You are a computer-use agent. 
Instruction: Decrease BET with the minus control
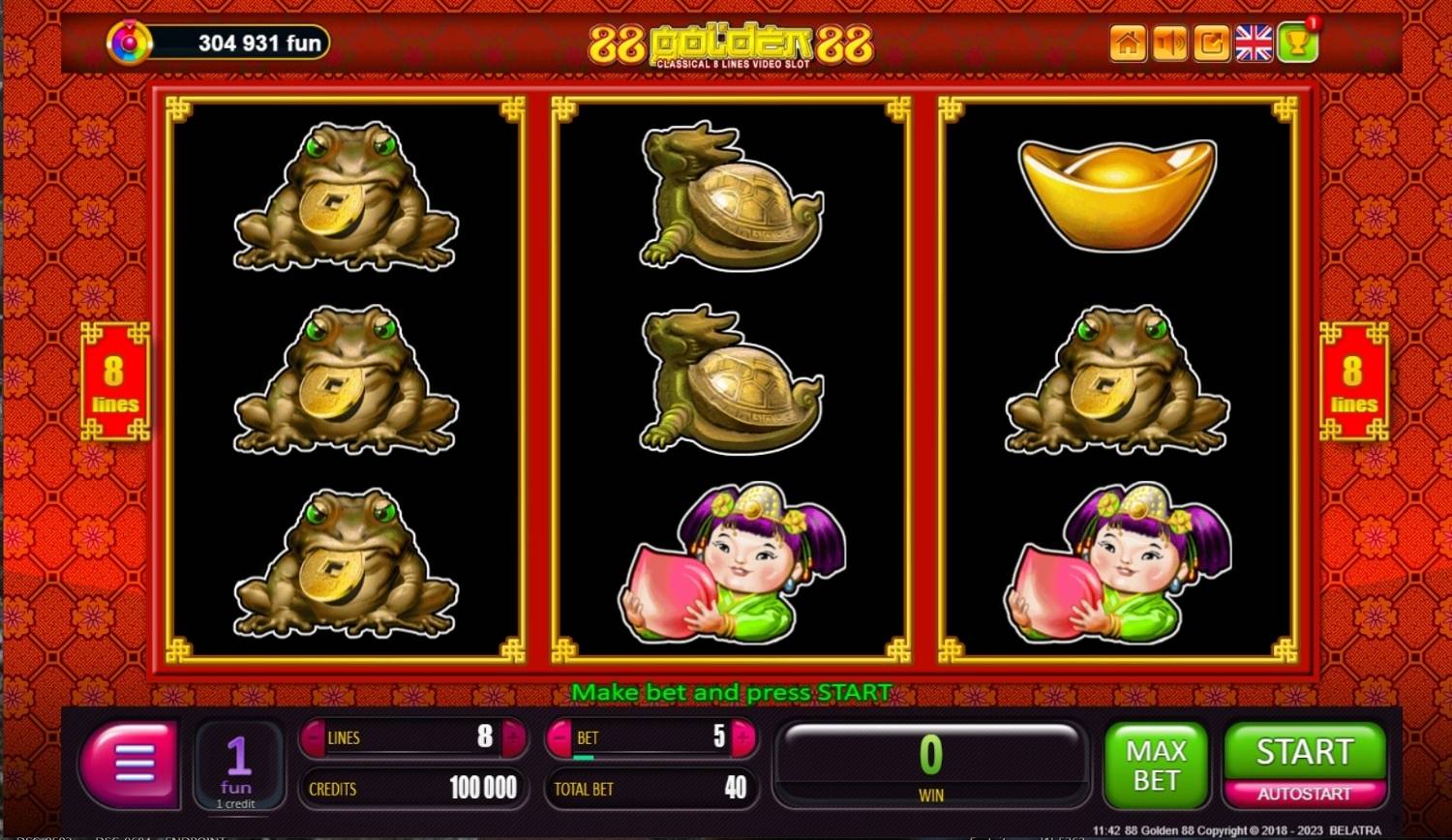(x=560, y=737)
